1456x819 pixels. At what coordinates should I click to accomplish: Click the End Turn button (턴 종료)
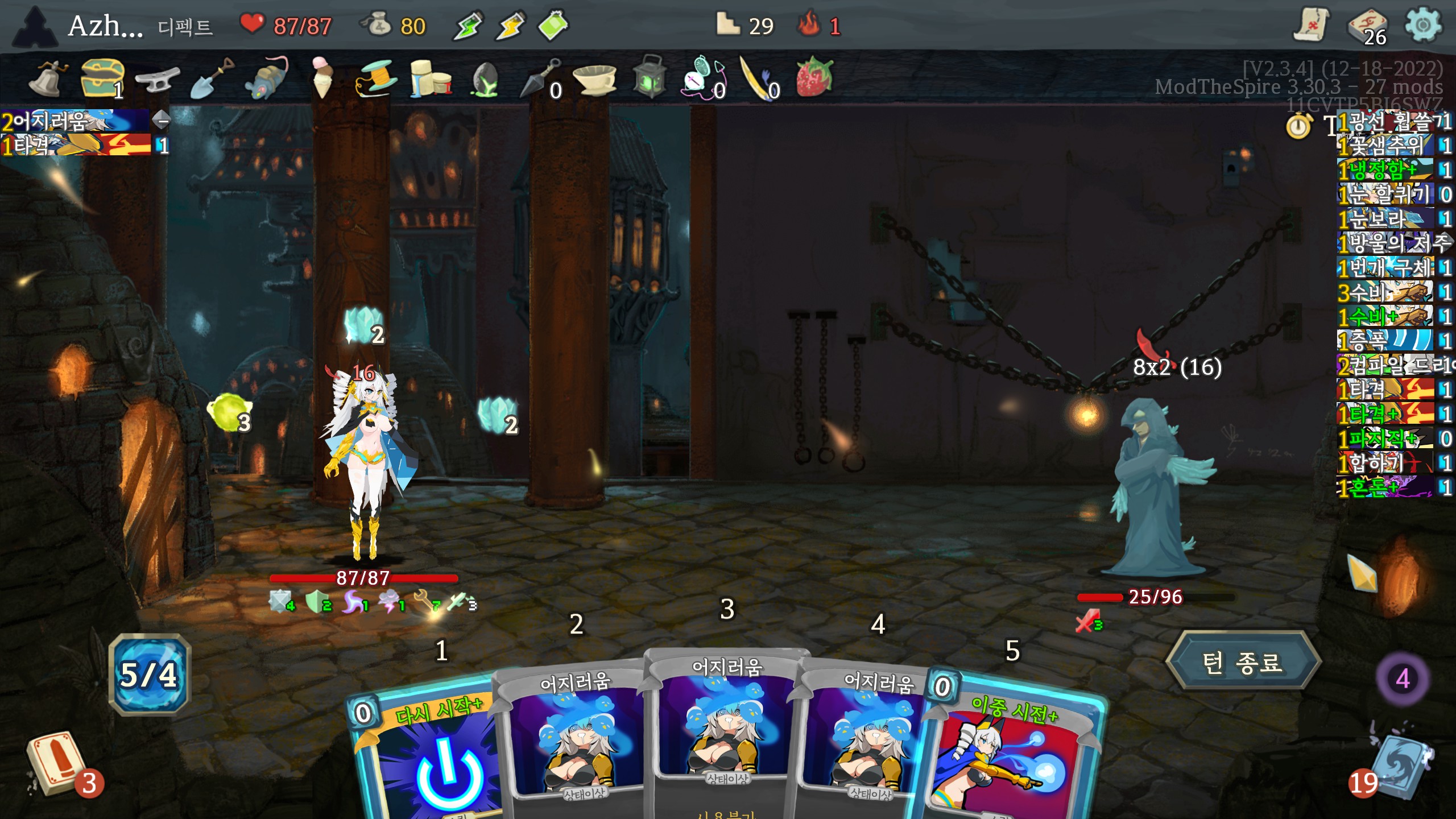tap(1243, 661)
